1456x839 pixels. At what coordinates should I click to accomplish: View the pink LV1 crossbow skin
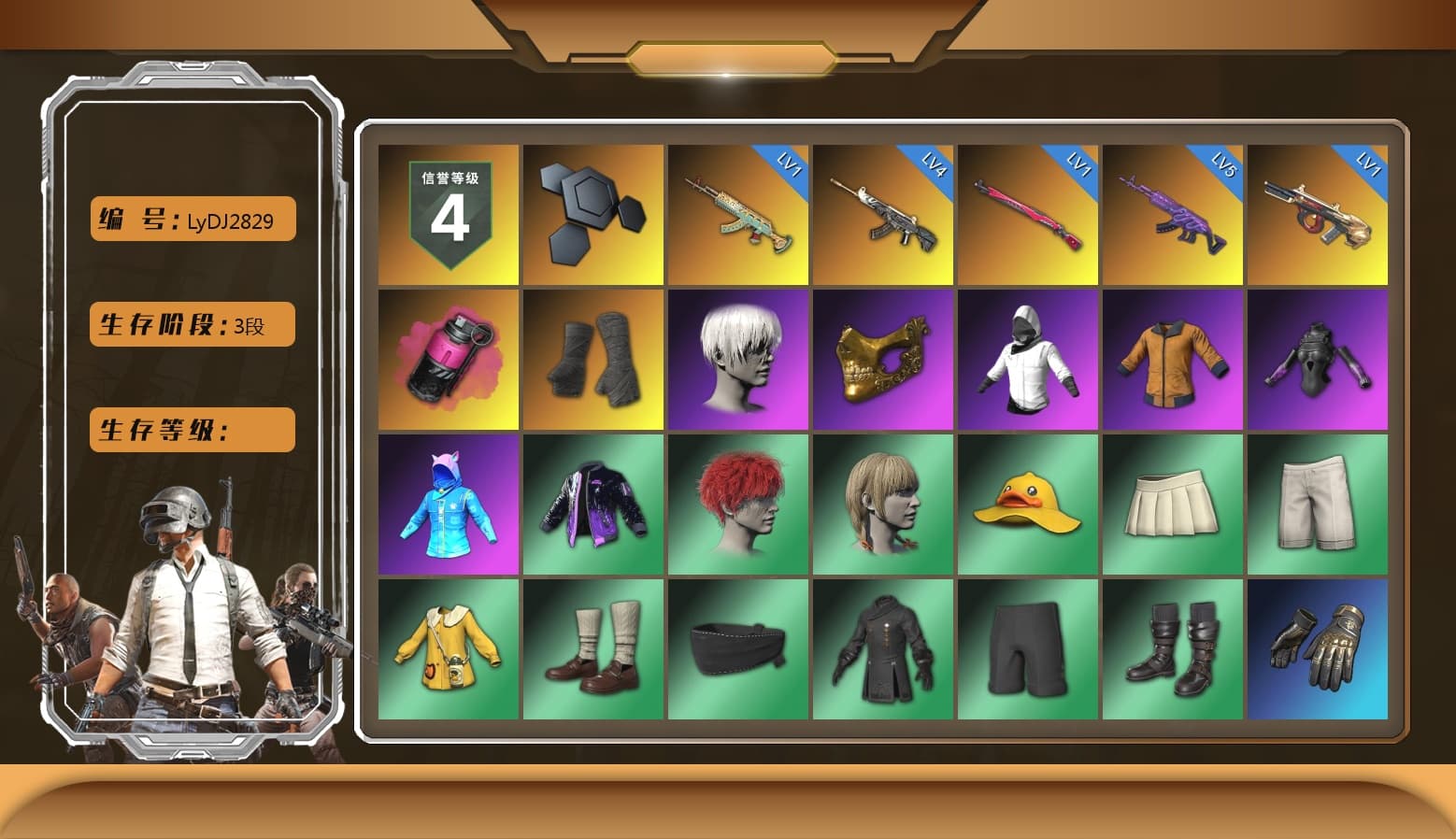tap(1028, 215)
